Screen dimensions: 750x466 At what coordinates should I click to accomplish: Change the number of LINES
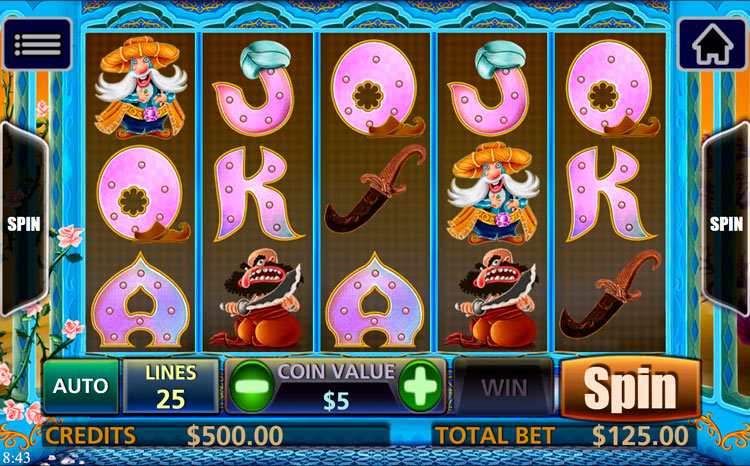pos(171,387)
